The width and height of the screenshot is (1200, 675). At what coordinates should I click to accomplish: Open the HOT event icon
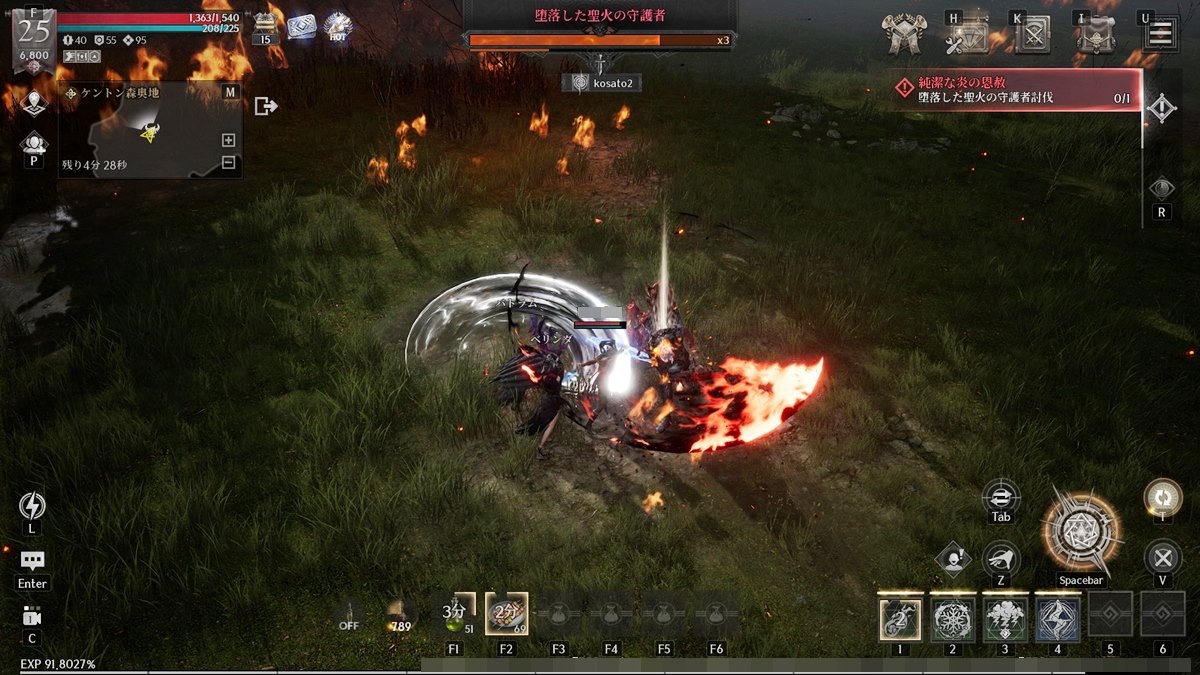coord(338,27)
